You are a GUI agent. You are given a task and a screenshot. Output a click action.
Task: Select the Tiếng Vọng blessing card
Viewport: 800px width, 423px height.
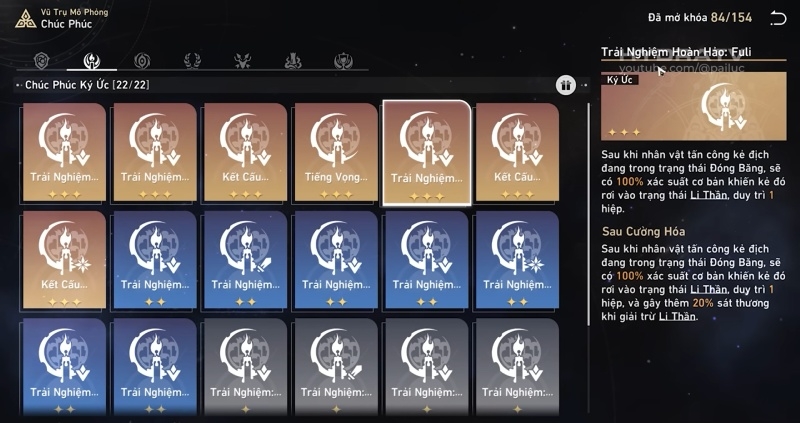tap(335, 152)
